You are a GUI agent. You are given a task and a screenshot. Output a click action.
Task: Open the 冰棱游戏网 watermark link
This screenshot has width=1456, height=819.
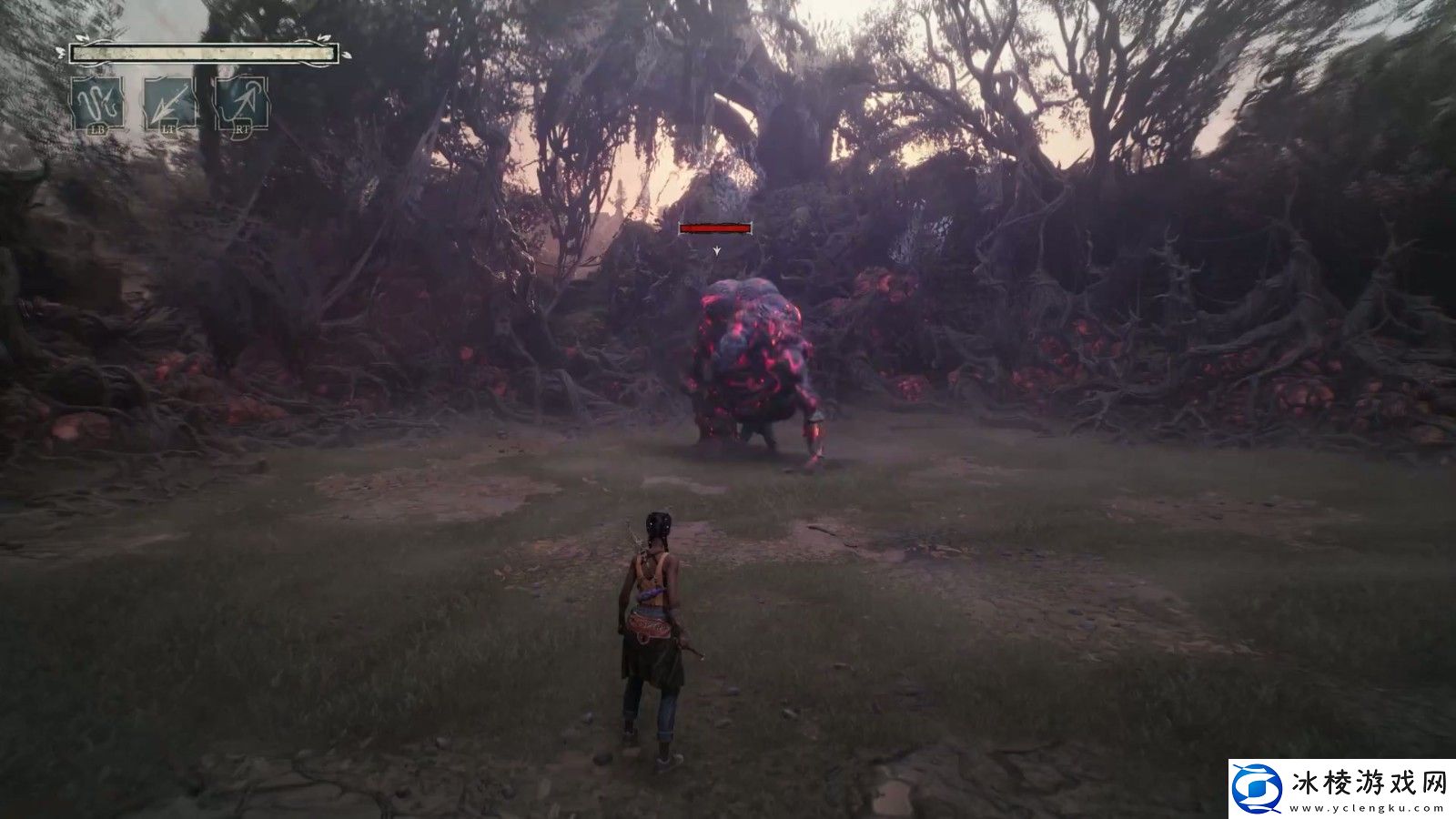pyautogui.click(x=1341, y=787)
